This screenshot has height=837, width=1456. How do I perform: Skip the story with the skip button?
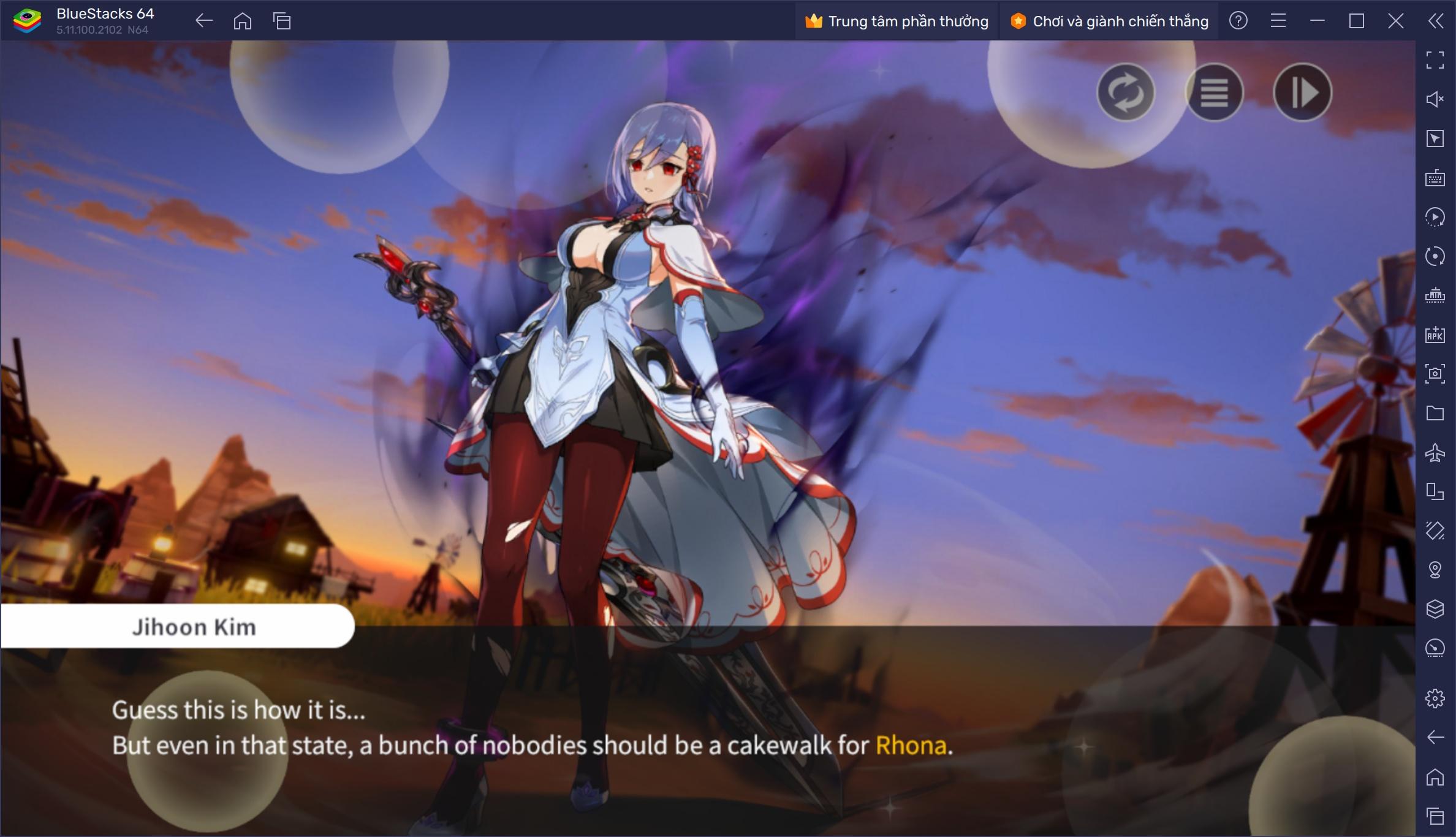[1302, 93]
